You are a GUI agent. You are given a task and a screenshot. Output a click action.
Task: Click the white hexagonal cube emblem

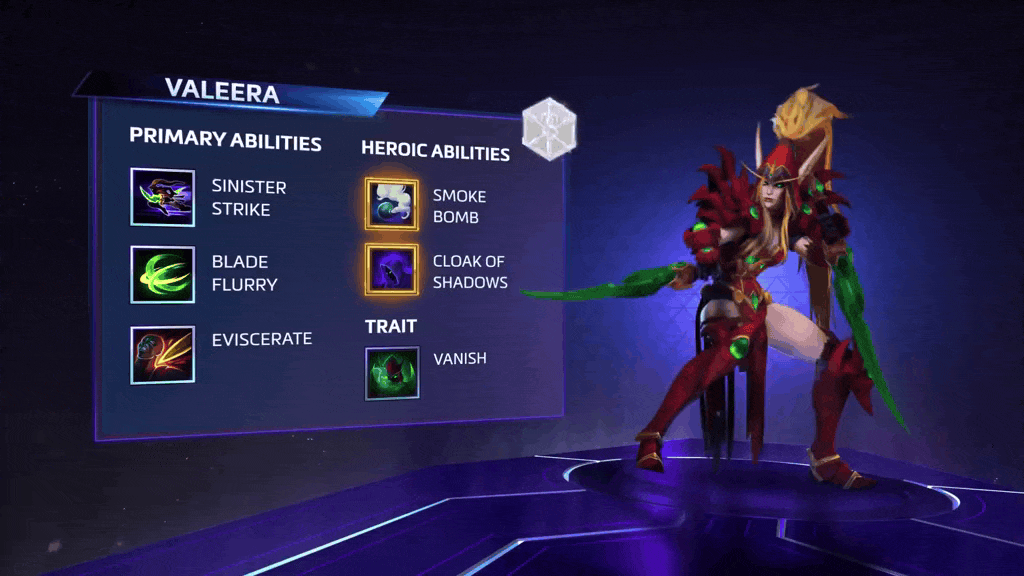(x=549, y=129)
